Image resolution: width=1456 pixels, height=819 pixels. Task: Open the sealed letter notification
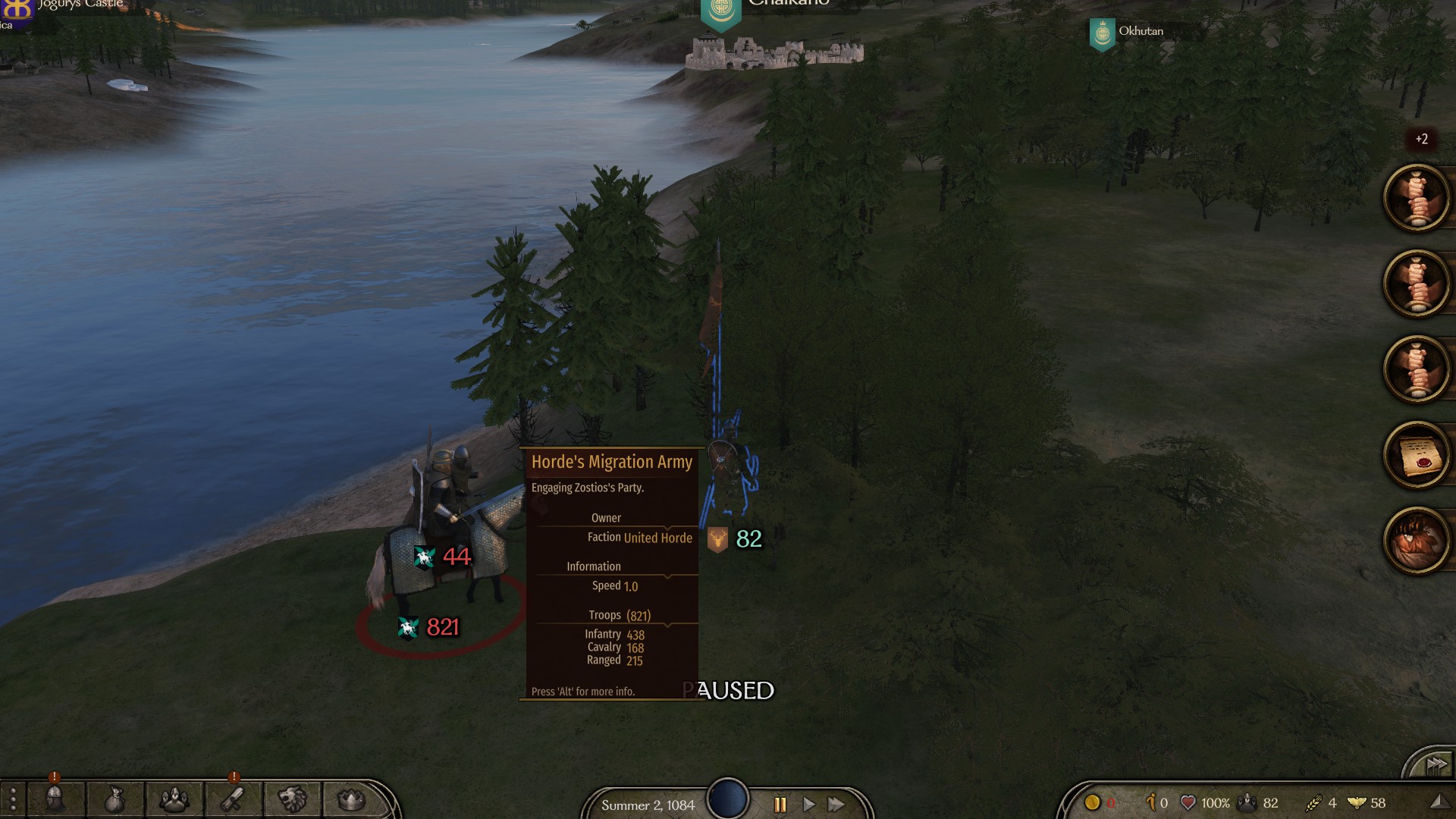tap(1417, 455)
